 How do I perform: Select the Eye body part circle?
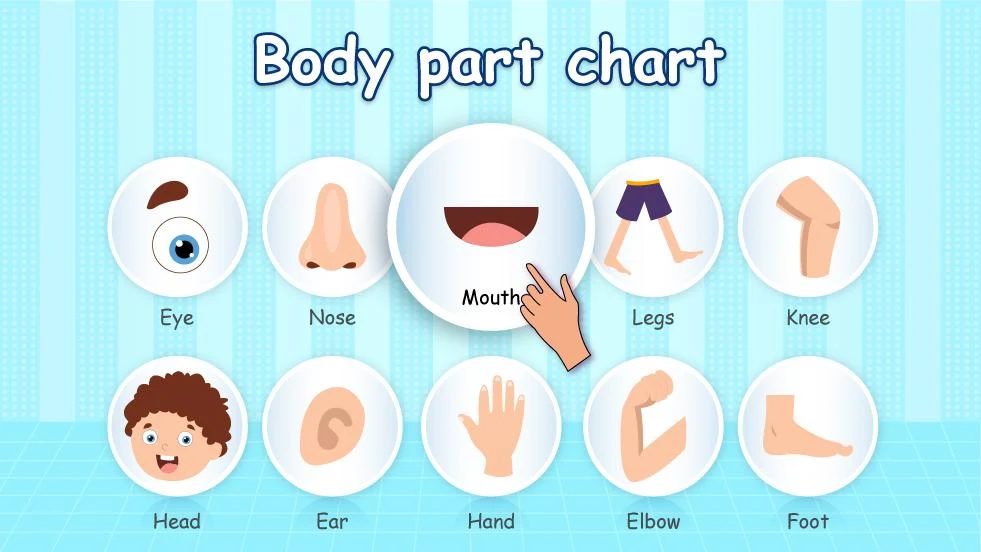pyautogui.click(x=177, y=226)
